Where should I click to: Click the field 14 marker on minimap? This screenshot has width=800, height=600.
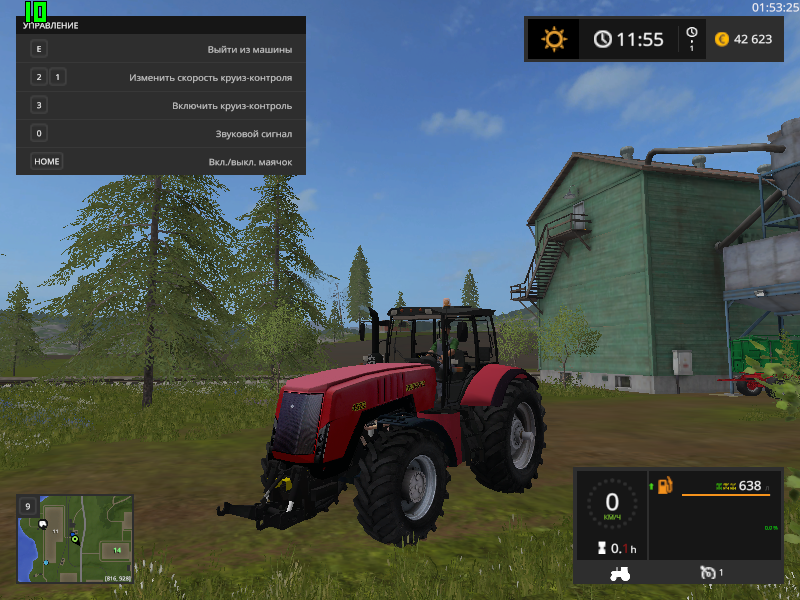click(x=117, y=550)
